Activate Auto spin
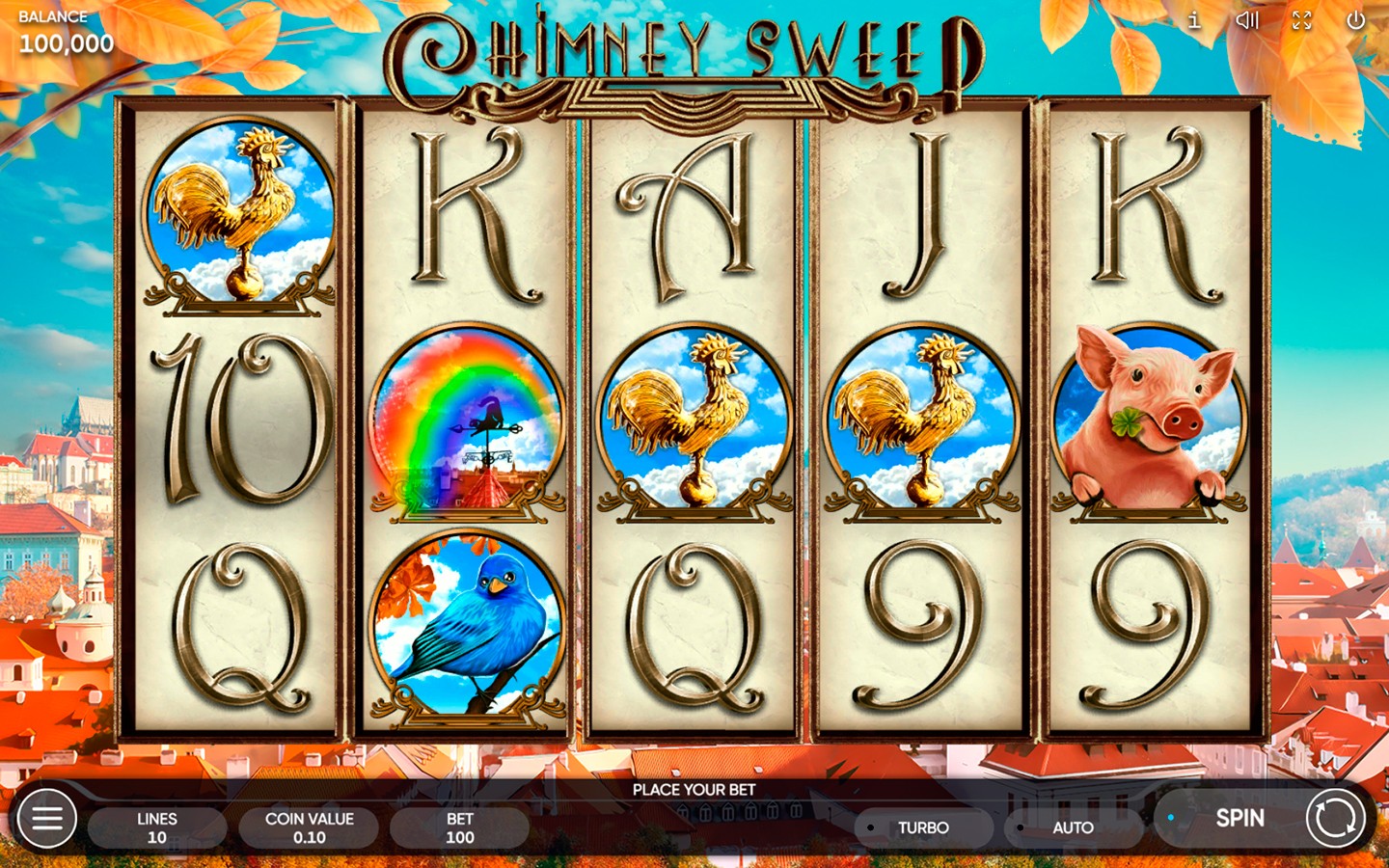This screenshot has width=1389, height=868. [x=1071, y=827]
